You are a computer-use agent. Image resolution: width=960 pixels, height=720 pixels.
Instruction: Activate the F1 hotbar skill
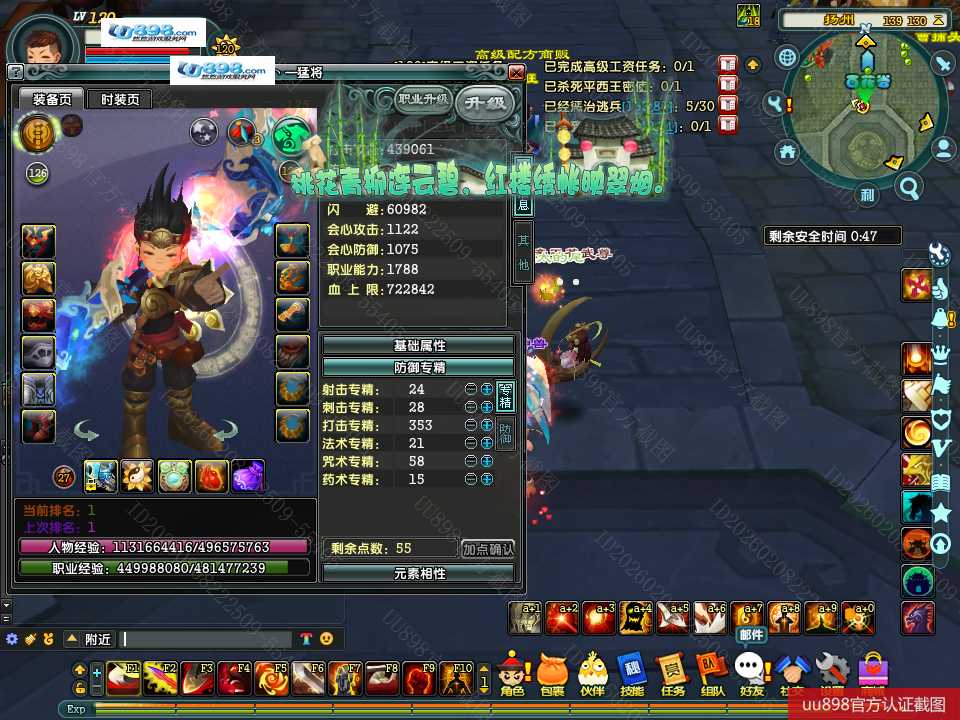point(124,678)
